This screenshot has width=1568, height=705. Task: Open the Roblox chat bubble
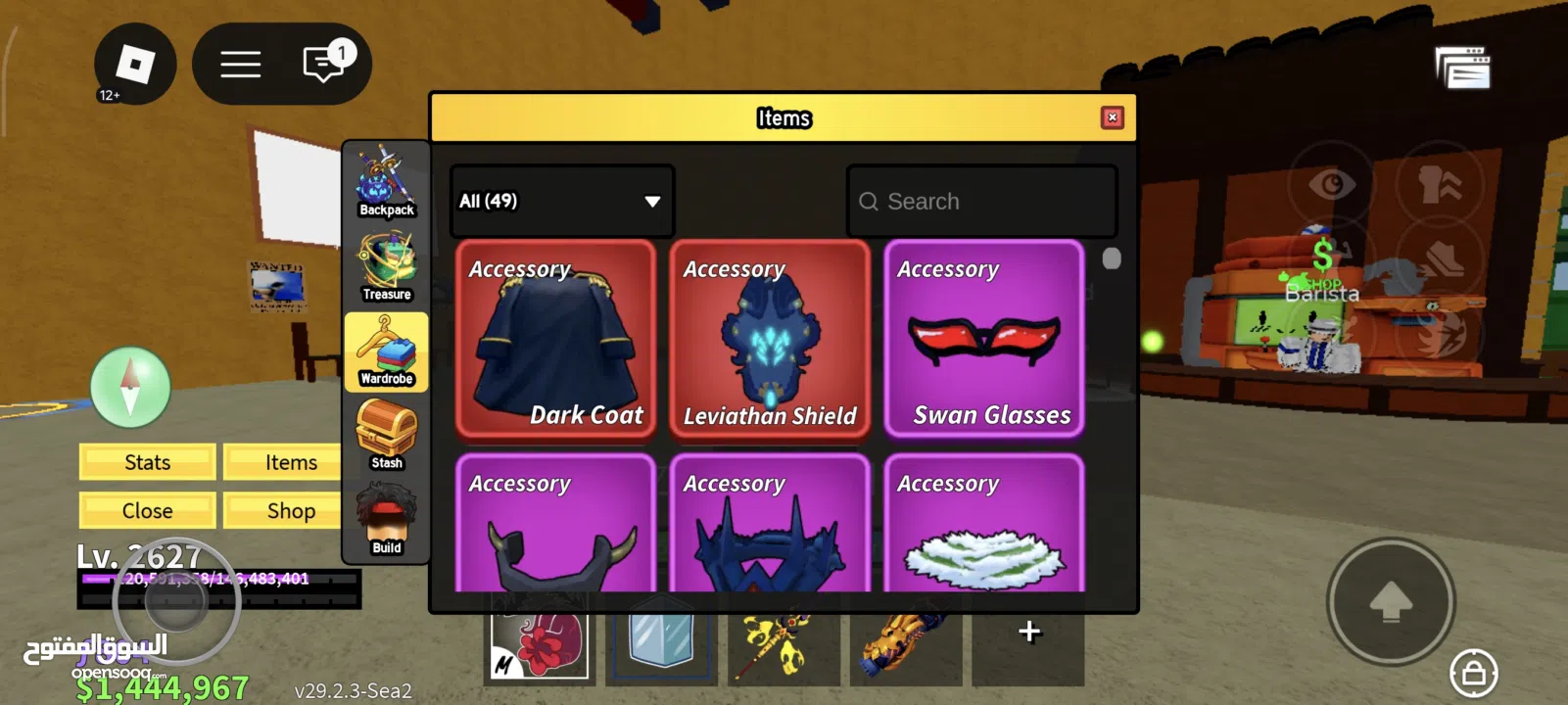pyautogui.click(x=324, y=65)
